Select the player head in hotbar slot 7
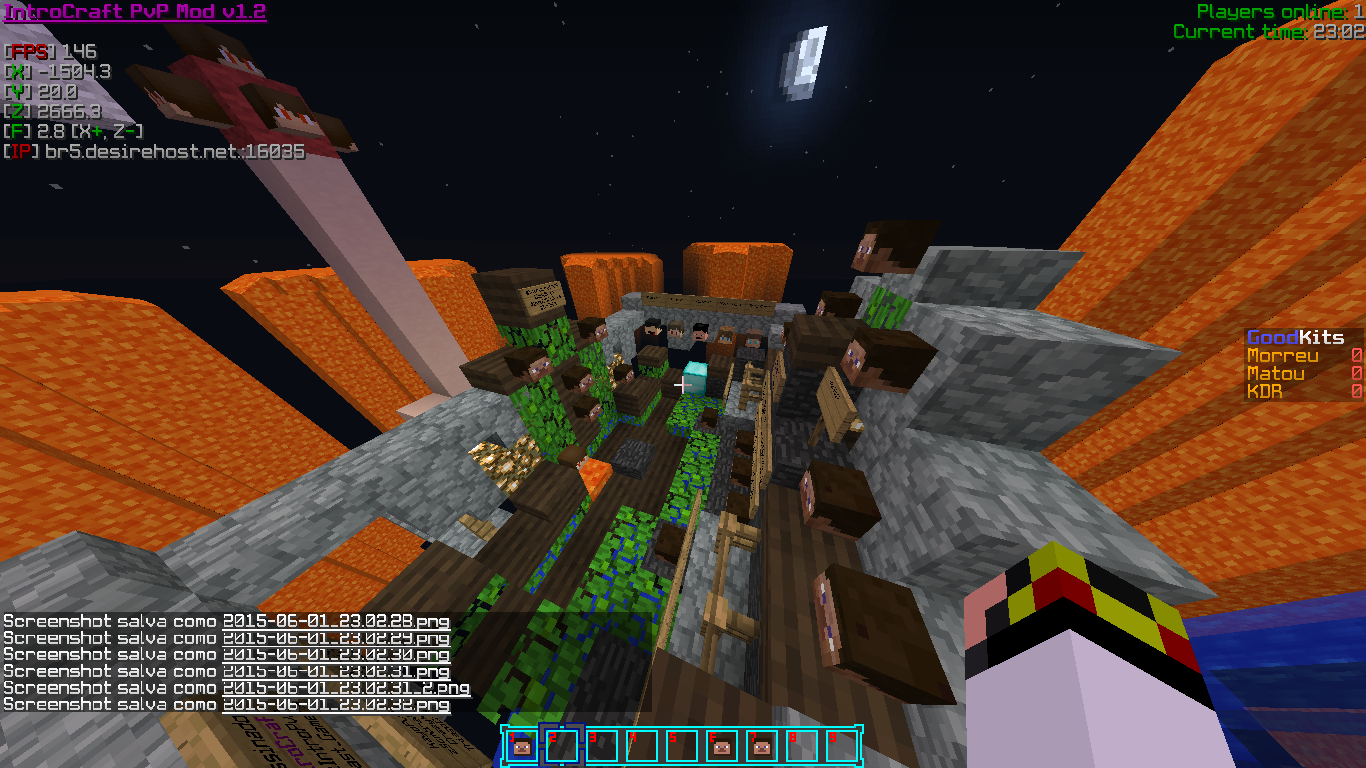Screen dimensions: 1366x768 click(760, 746)
